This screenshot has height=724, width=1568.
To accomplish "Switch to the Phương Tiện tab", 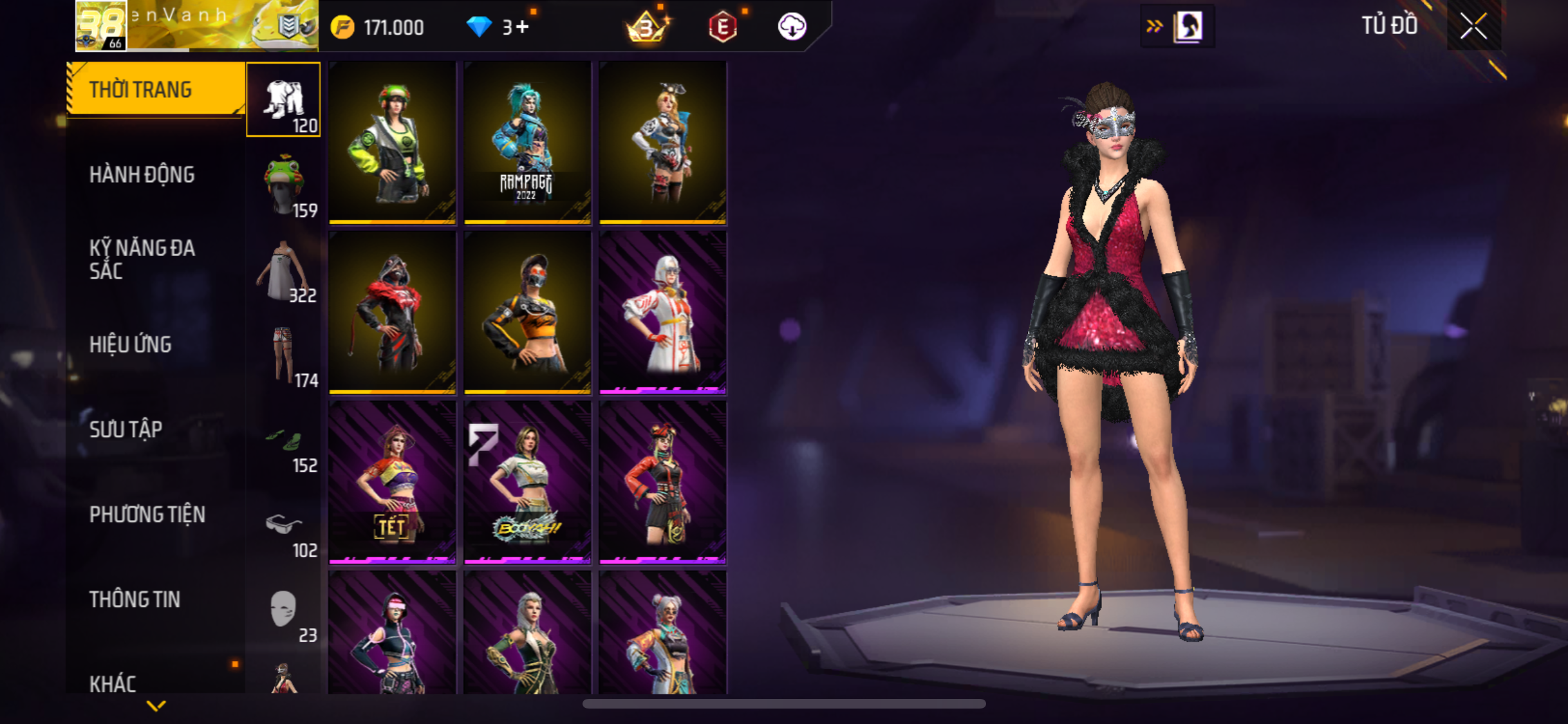I will (x=147, y=514).
